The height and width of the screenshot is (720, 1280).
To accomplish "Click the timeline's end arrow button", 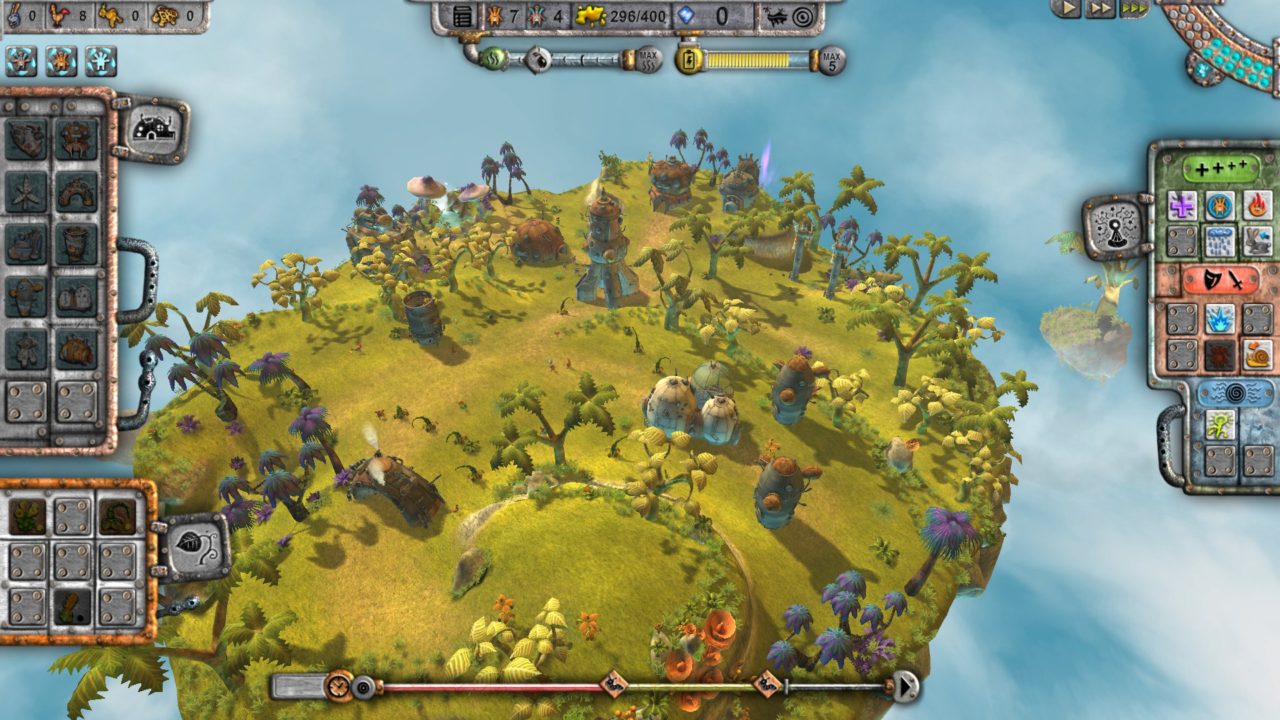I will (x=905, y=687).
